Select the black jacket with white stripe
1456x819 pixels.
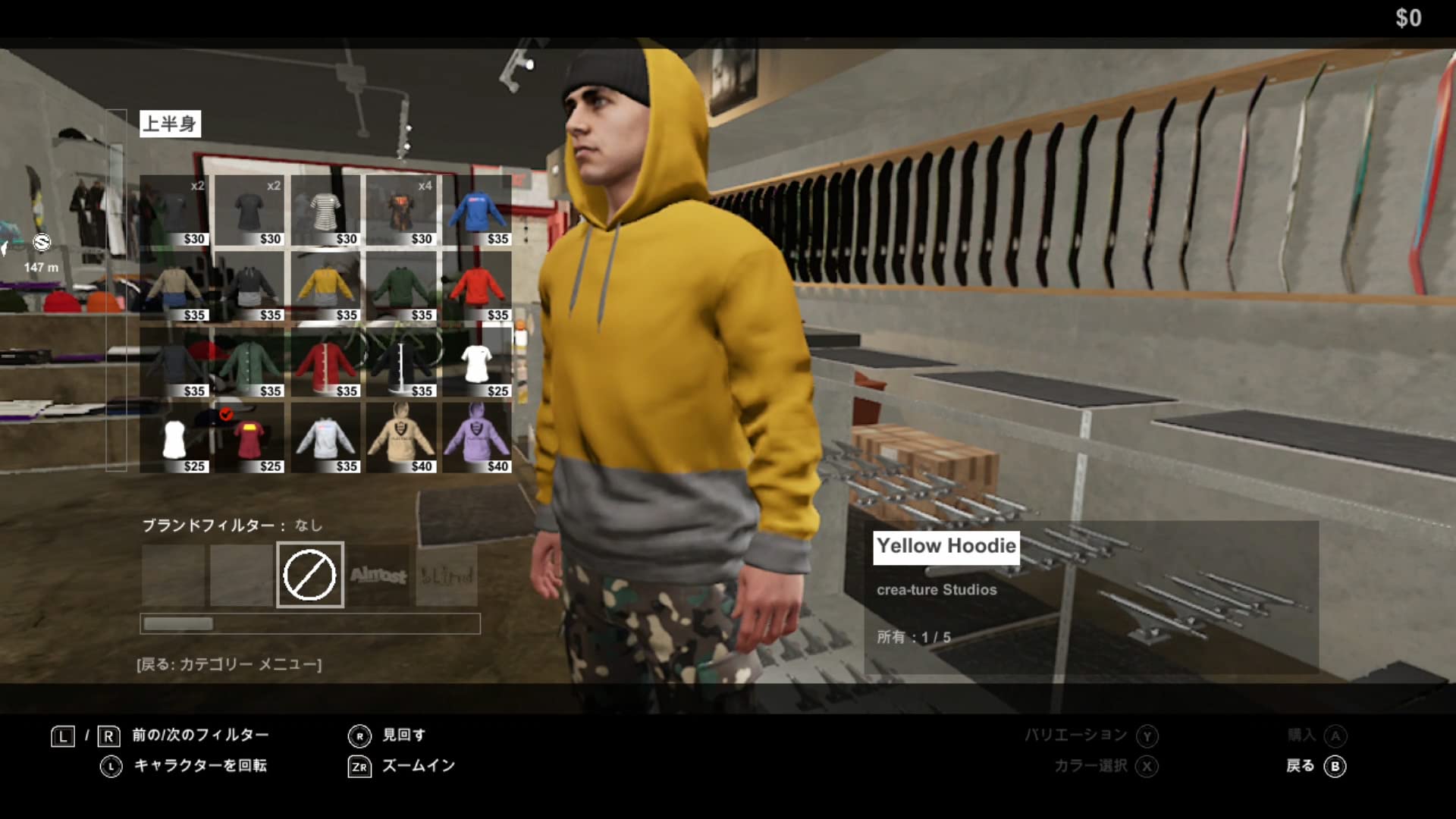[401, 362]
